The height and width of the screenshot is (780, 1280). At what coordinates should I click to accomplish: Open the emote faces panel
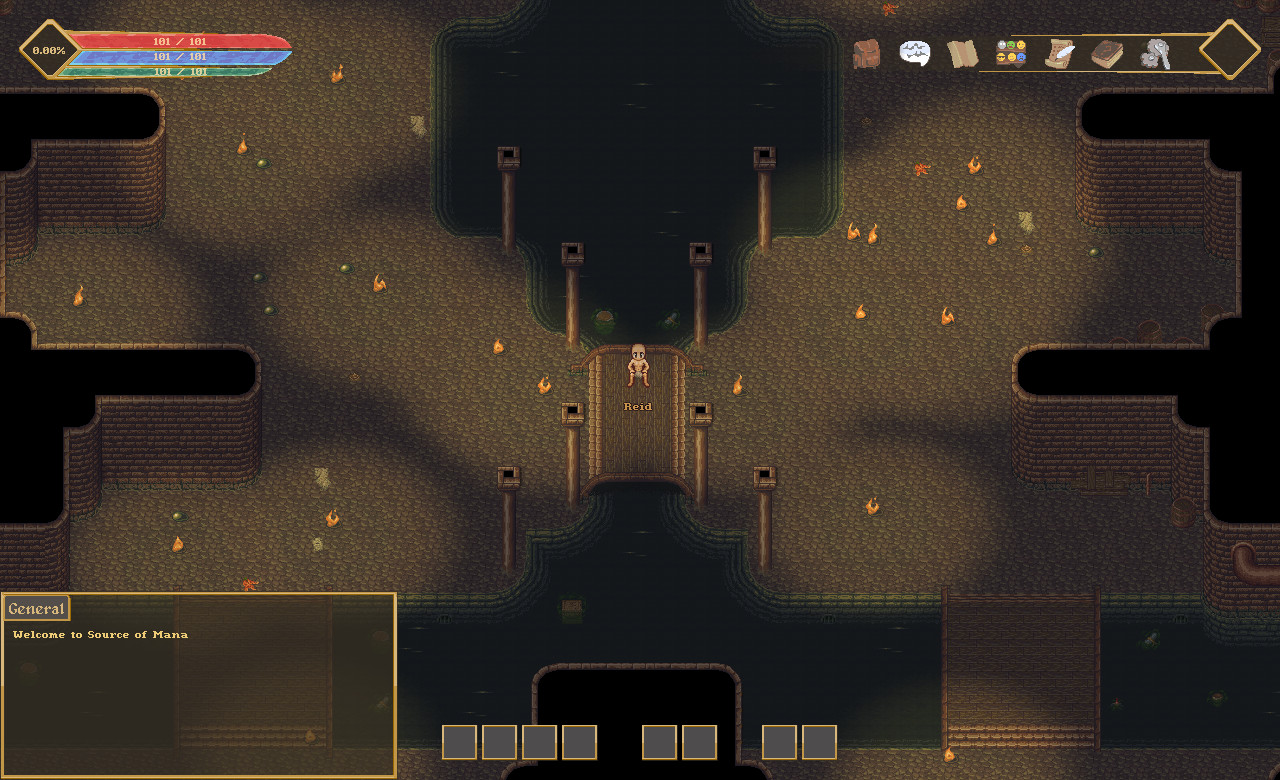coord(1011,52)
